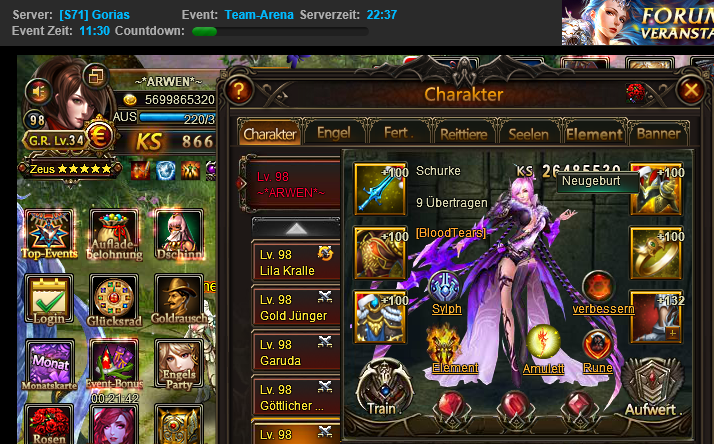714x444 pixels.
Task: Close the Charakter window
Action: pos(690,90)
